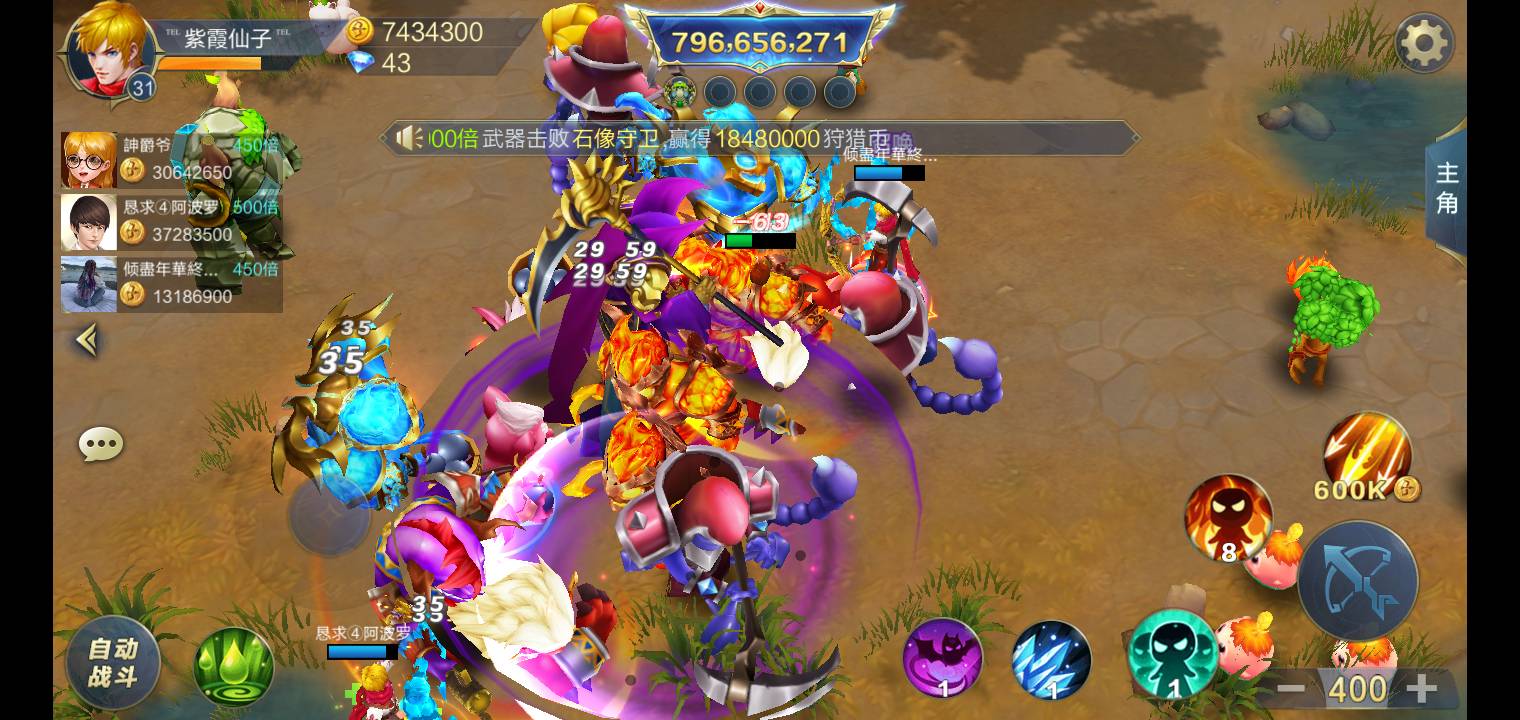Decrease the bet multiplier with minus
Image resolution: width=1520 pixels, height=720 pixels.
pos(1291,688)
